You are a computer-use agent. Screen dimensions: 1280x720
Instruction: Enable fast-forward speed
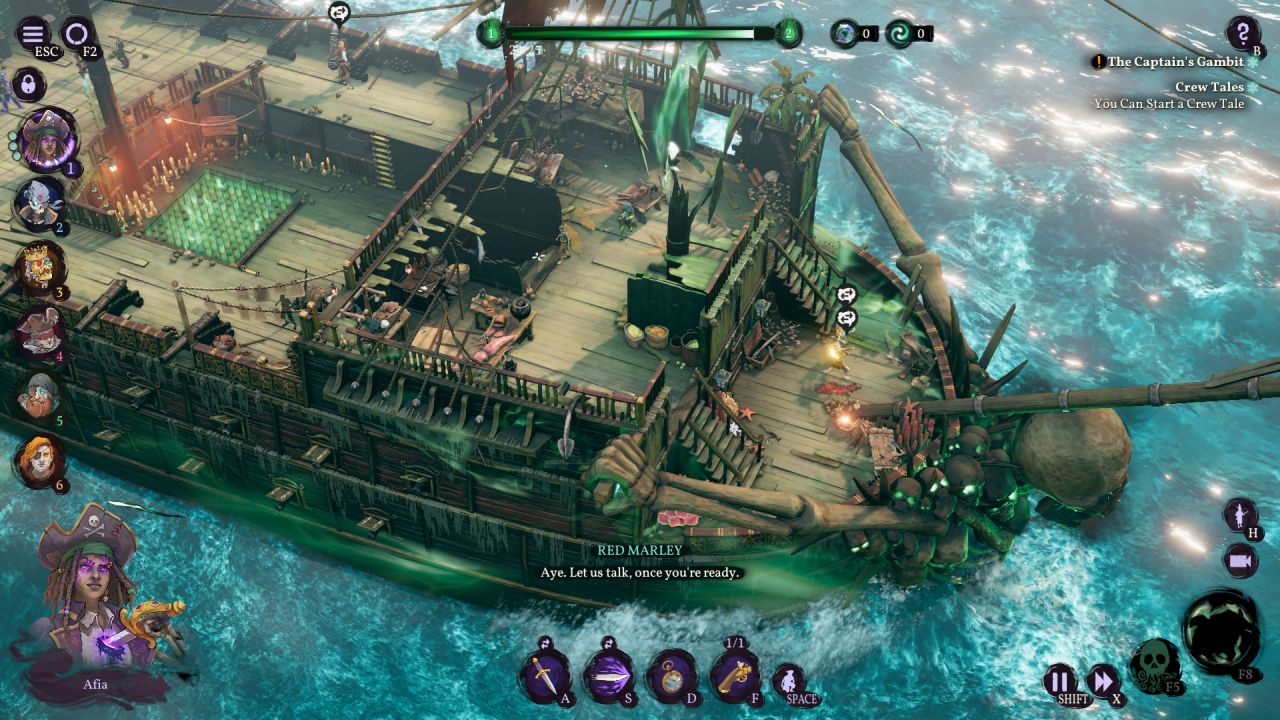1102,681
